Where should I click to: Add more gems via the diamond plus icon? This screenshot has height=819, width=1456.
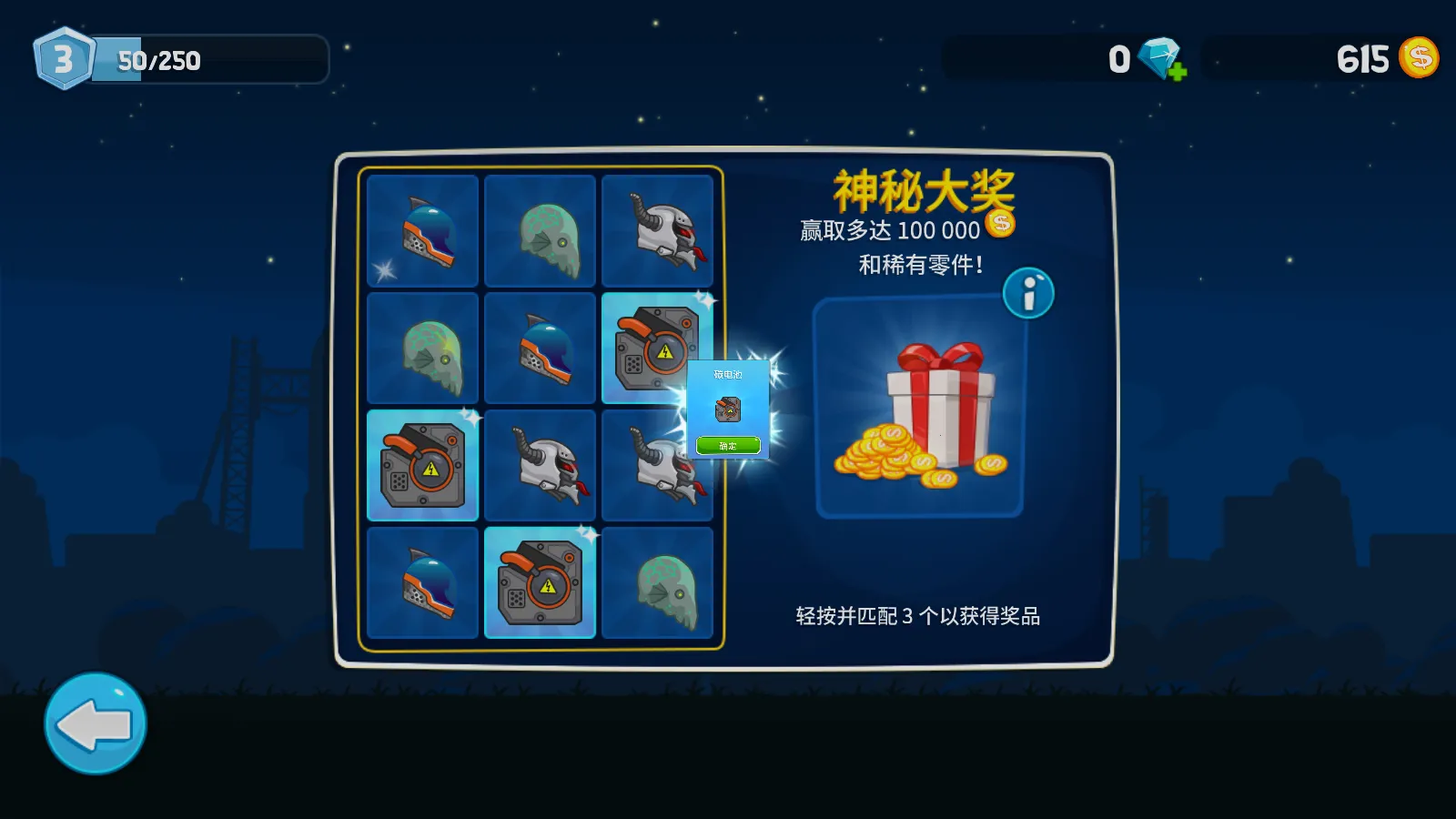point(1164,60)
